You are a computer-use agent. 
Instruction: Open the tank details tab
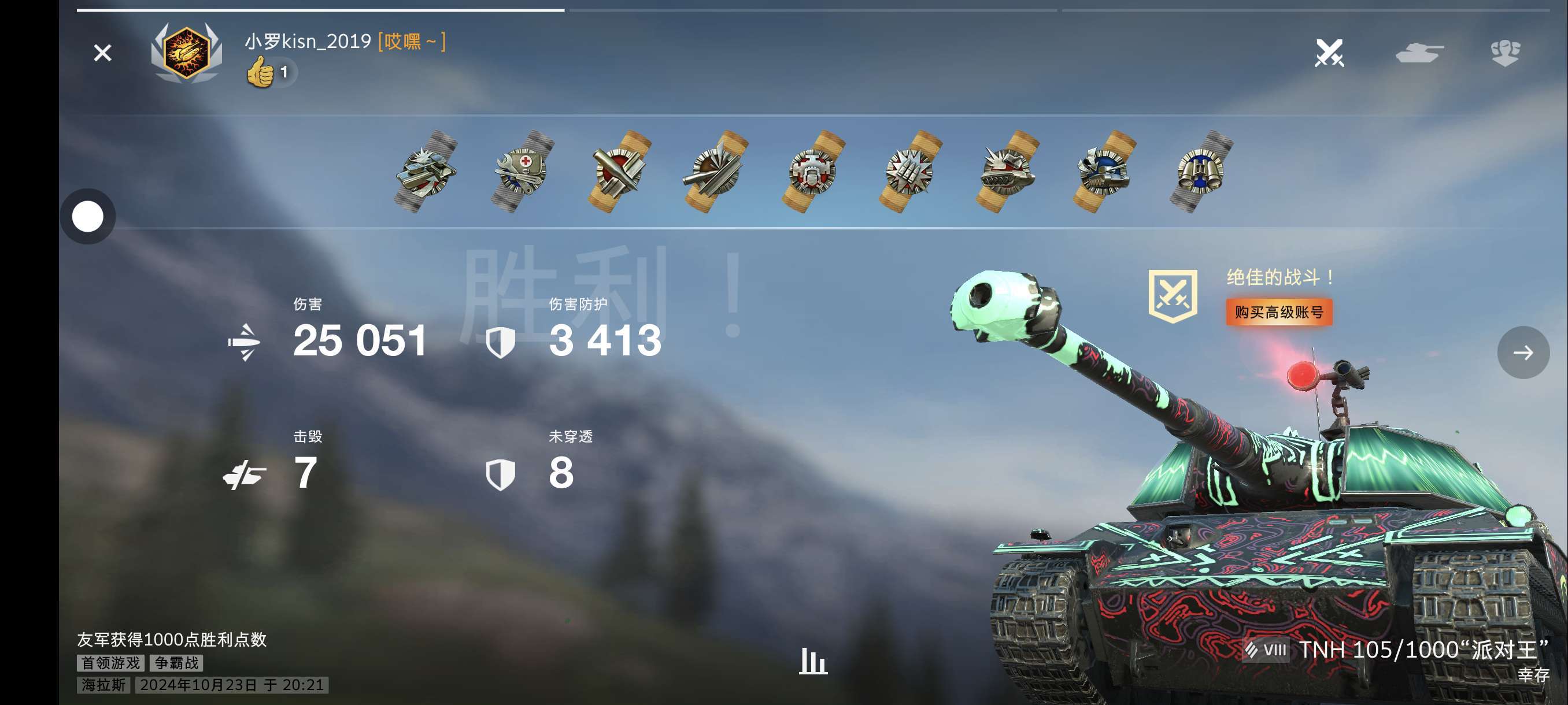tap(1419, 53)
